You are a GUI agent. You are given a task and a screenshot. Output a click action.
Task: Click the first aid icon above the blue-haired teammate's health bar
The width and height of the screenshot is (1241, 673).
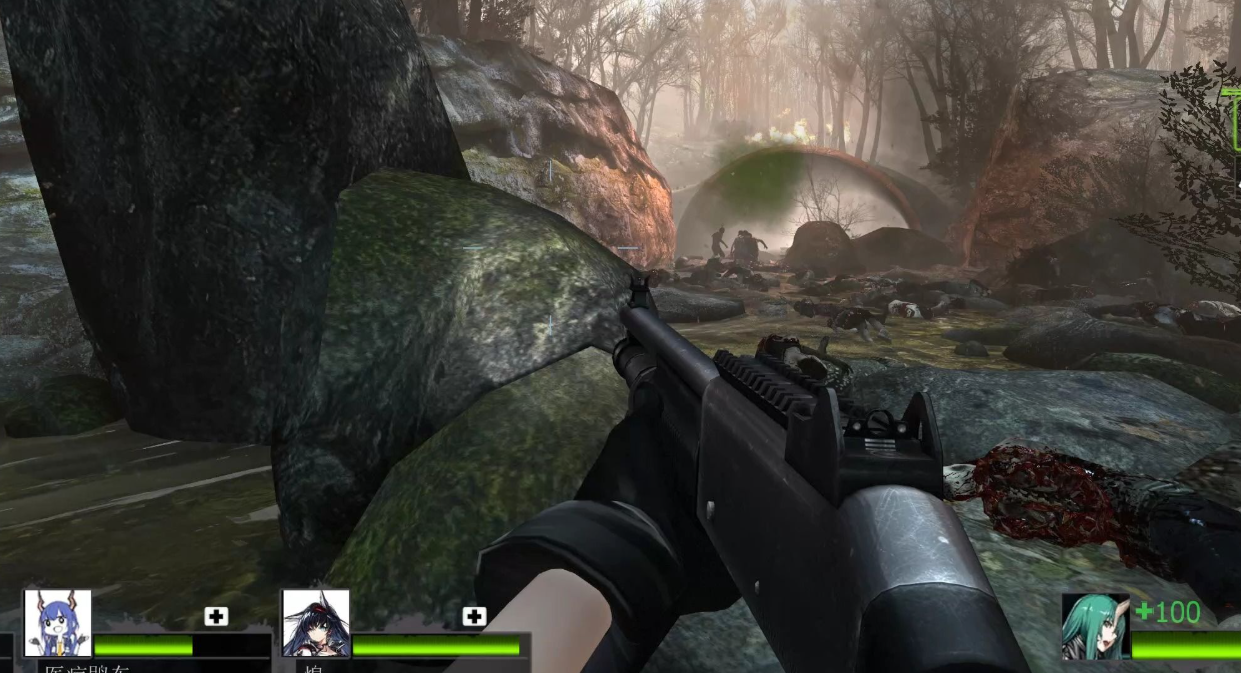click(216, 616)
